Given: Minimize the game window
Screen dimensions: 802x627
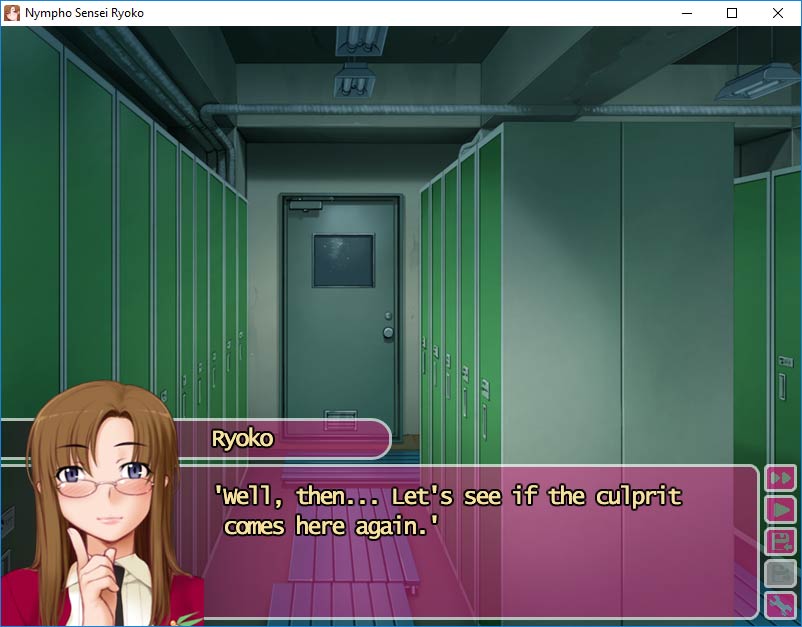Looking at the screenshot, I should pos(686,13).
